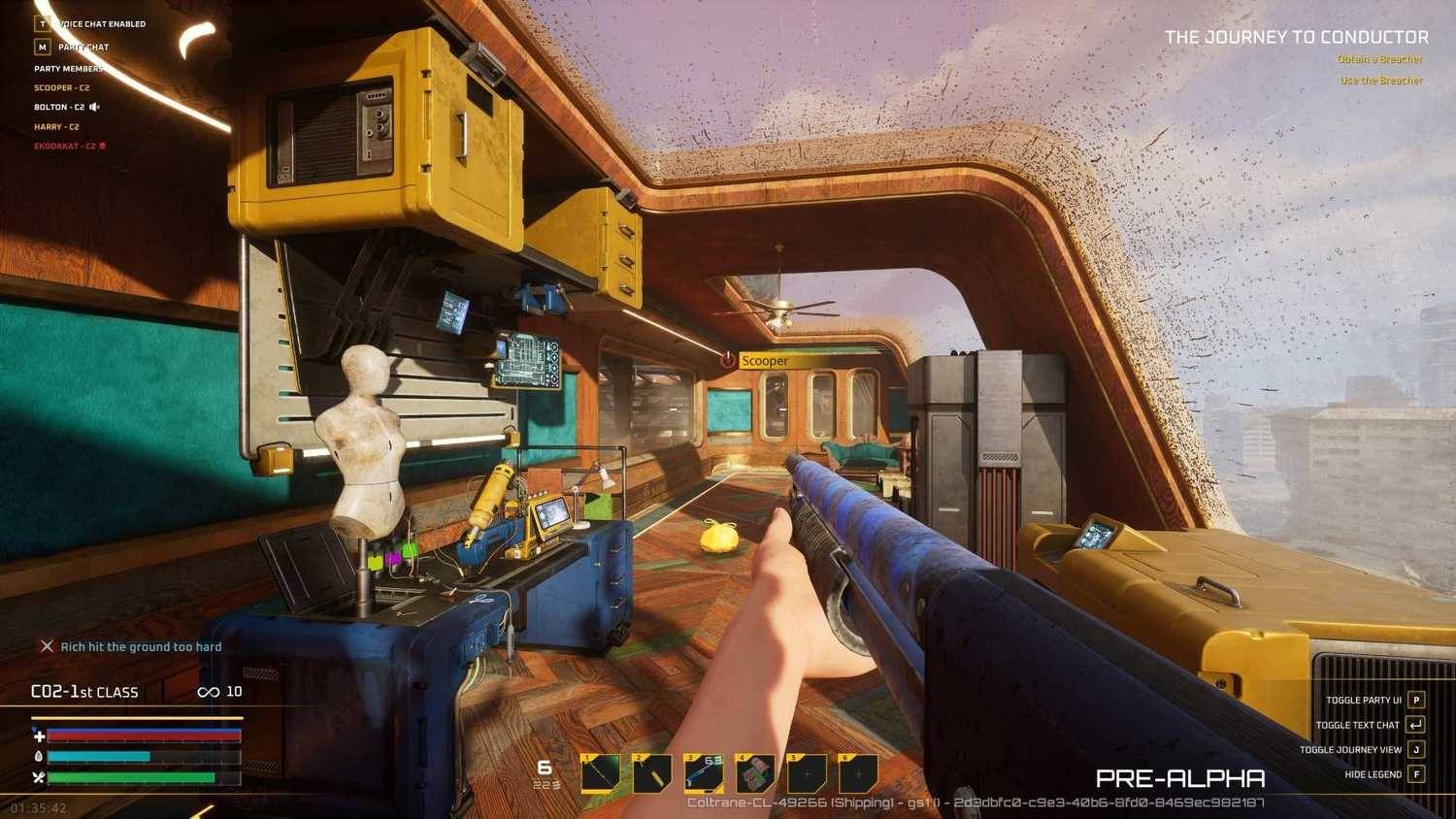Click Bolton's speaker voice icon

coord(94,108)
